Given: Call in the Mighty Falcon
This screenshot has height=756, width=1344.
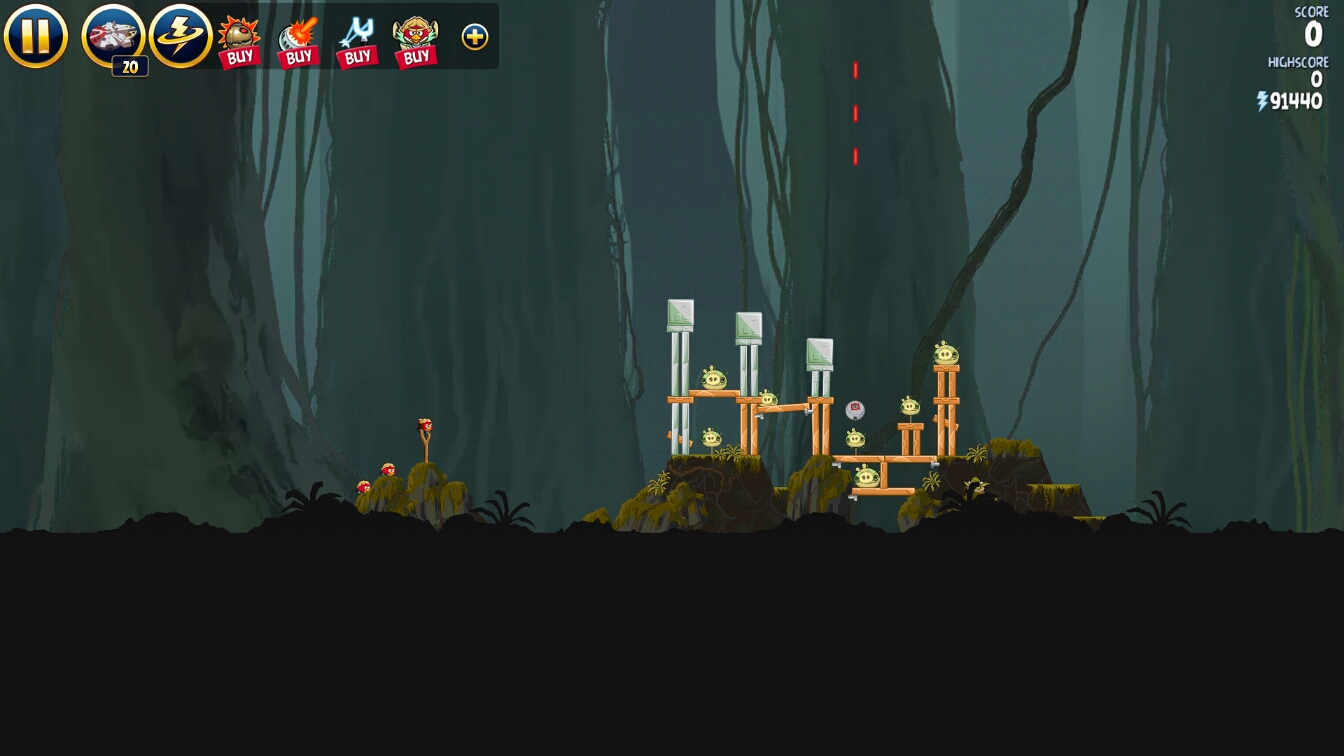Looking at the screenshot, I should point(113,36).
